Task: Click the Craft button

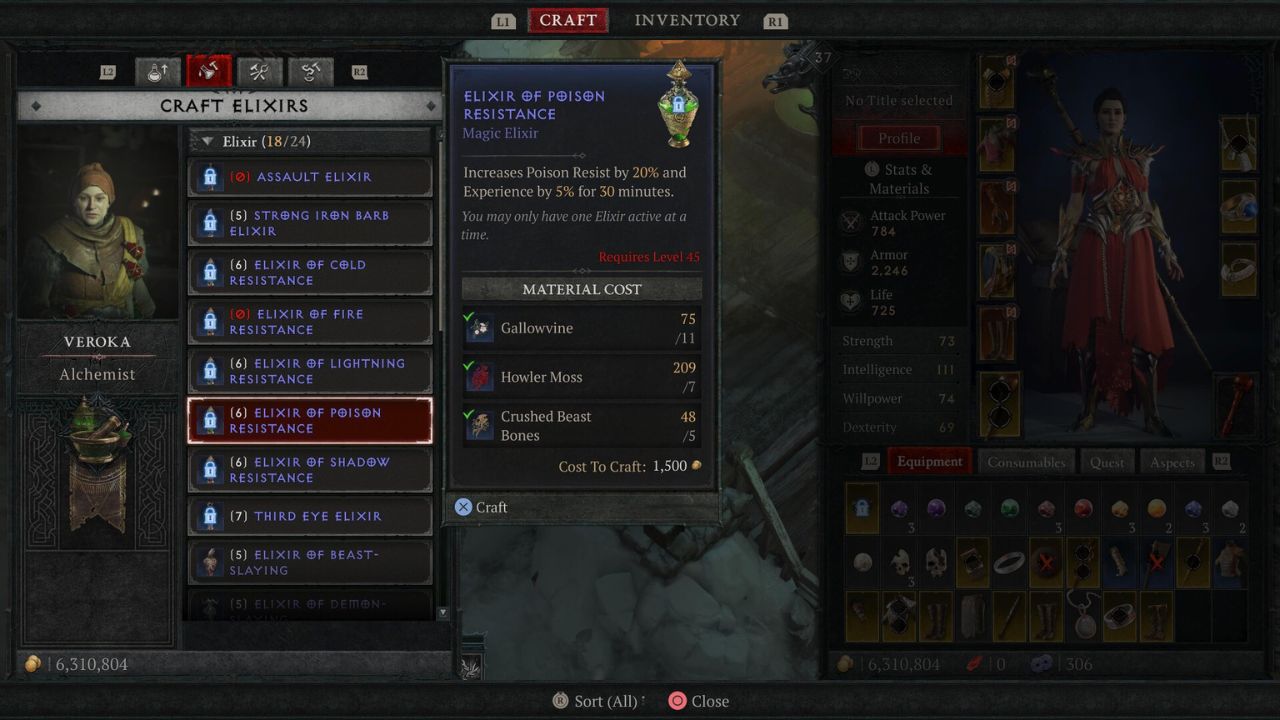Action: pyautogui.click(x=481, y=507)
